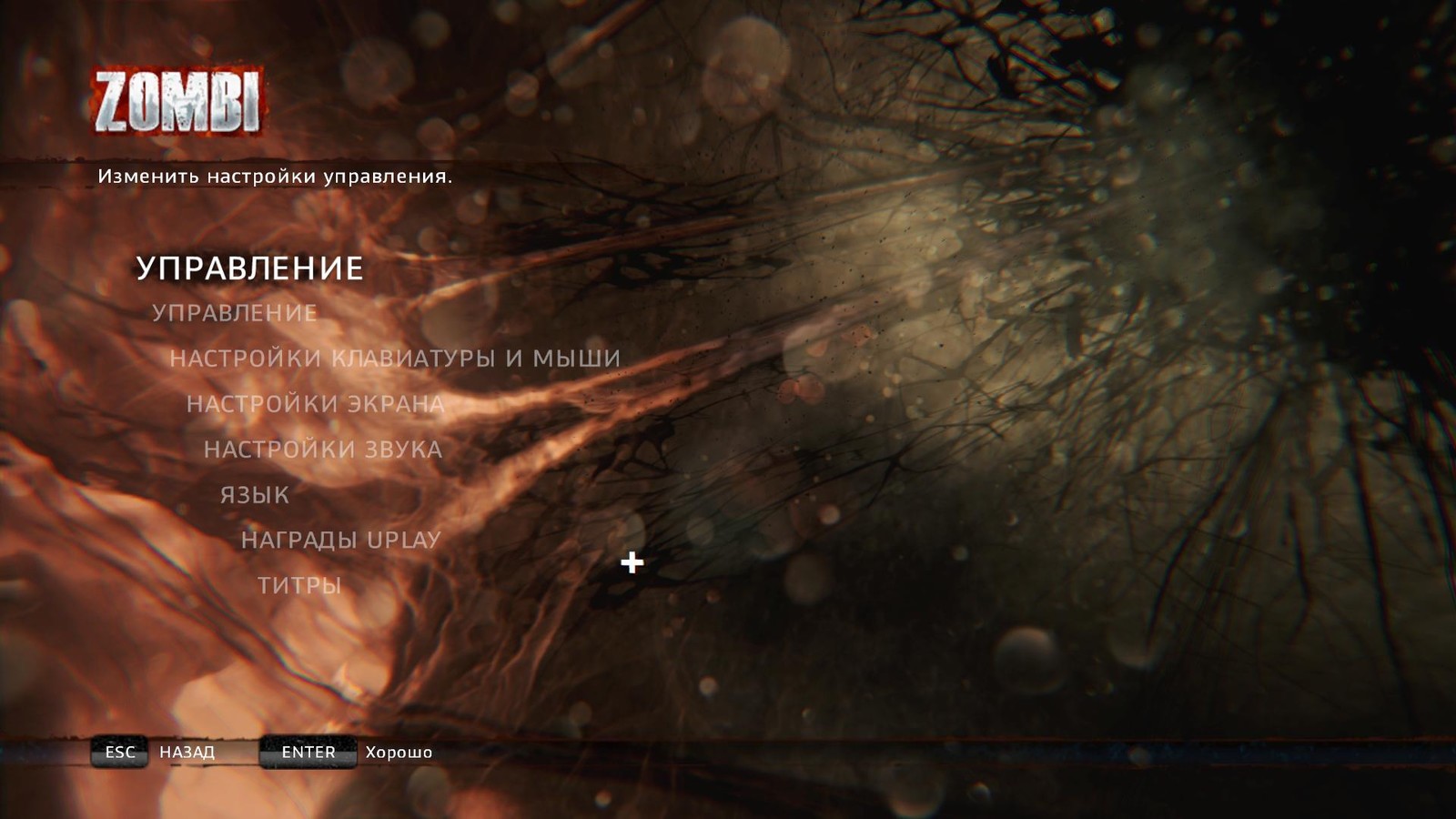Select the highlighted white УПРАВЛЕНИЕ entry
1456x819 pixels.
click(x=249, y=268)
